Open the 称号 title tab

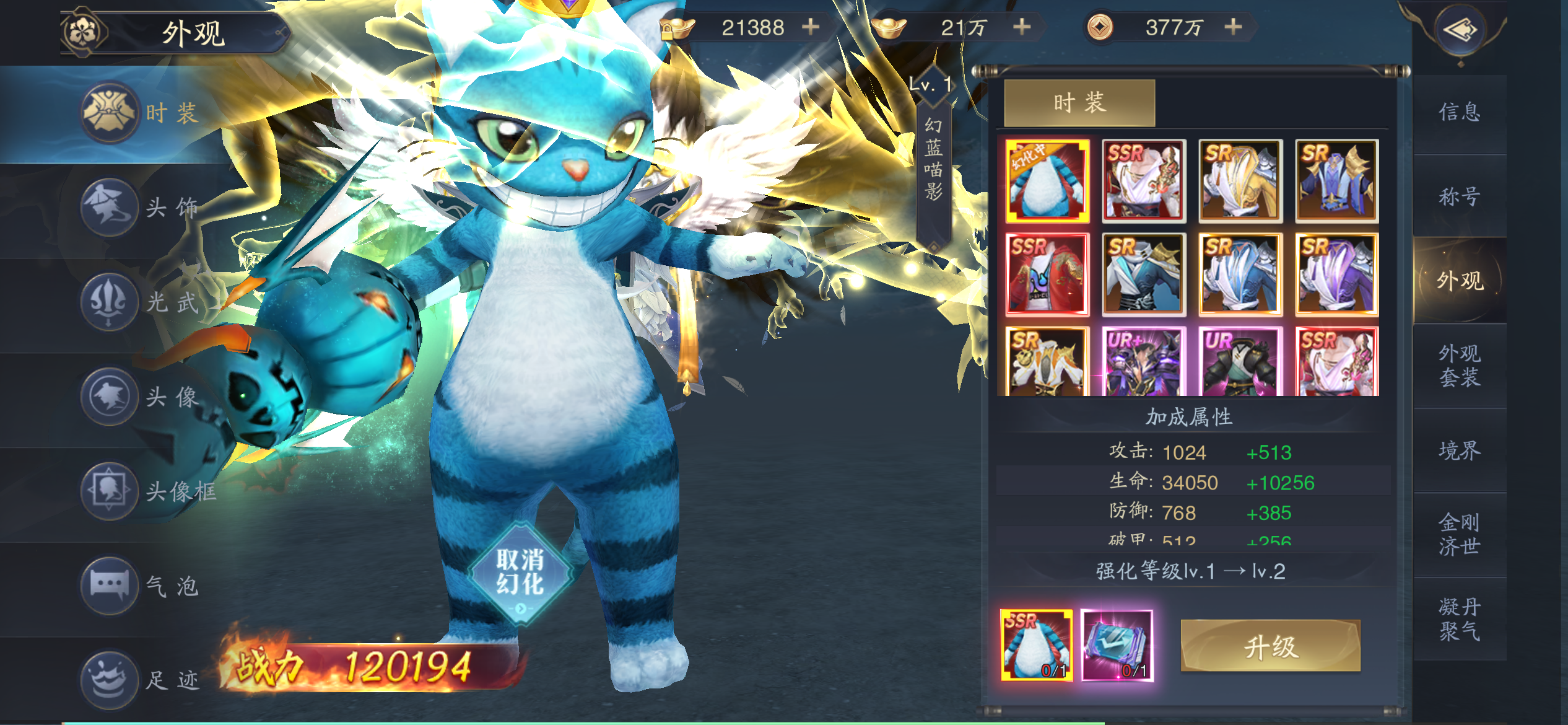(x=1460, y=196)
